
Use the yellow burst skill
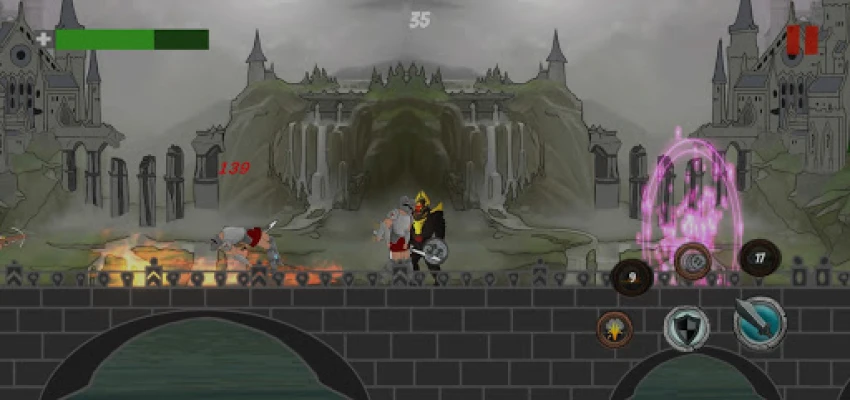click(x=614, y=328)
